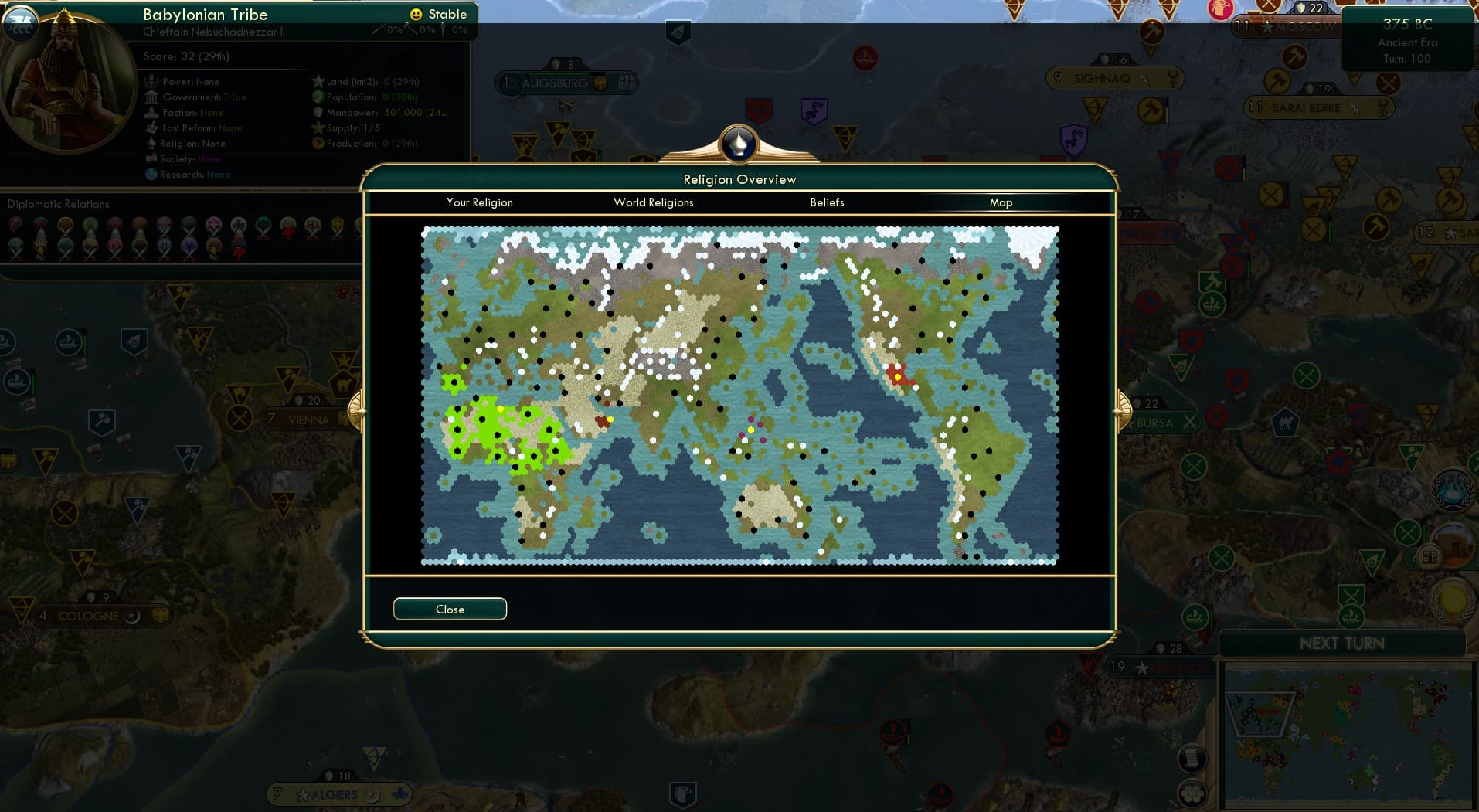This screenshot has width=1479, height=812.
Task: Click the Manpower shield icon
Action: [319, 112]
